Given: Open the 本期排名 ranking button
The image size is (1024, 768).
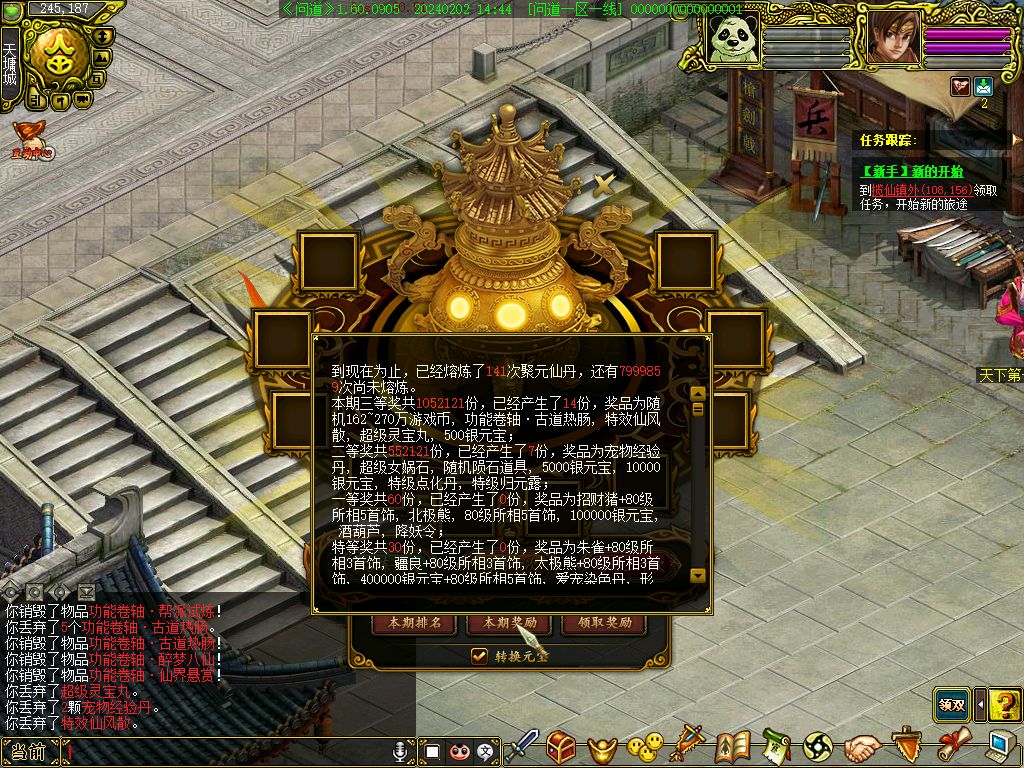Looking at the screenshot, I should pyautogui.click(x=415, y=623).
